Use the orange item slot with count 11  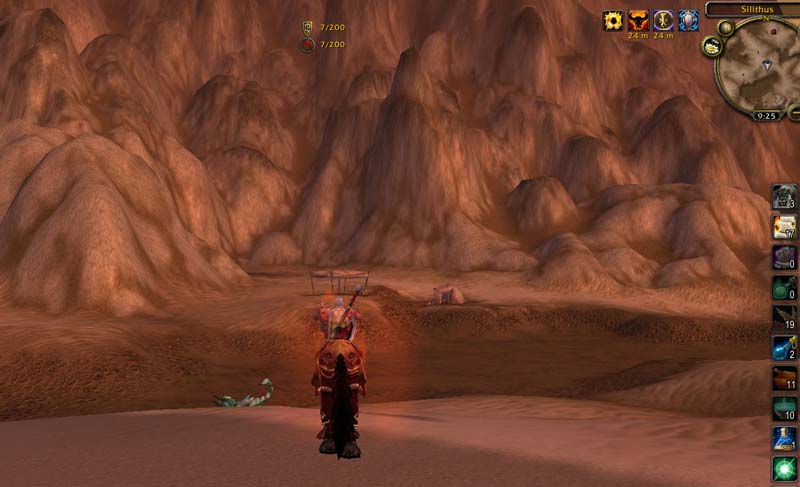784,377
